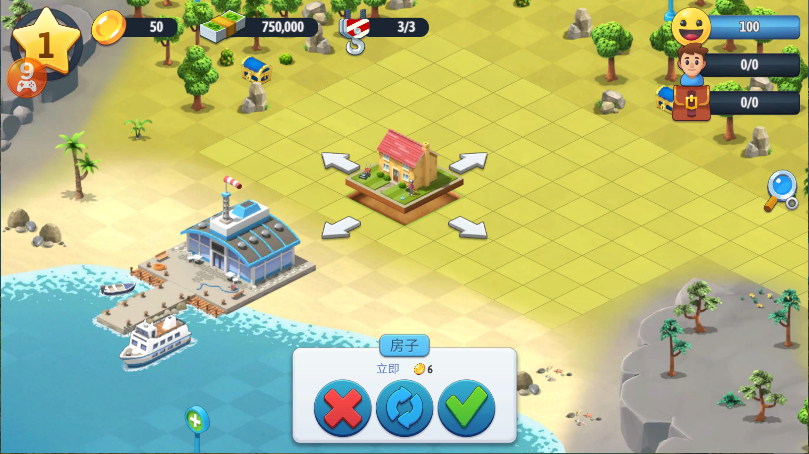
Task: Open the smiley happiness indicator
Action: [x=691, y=27]
